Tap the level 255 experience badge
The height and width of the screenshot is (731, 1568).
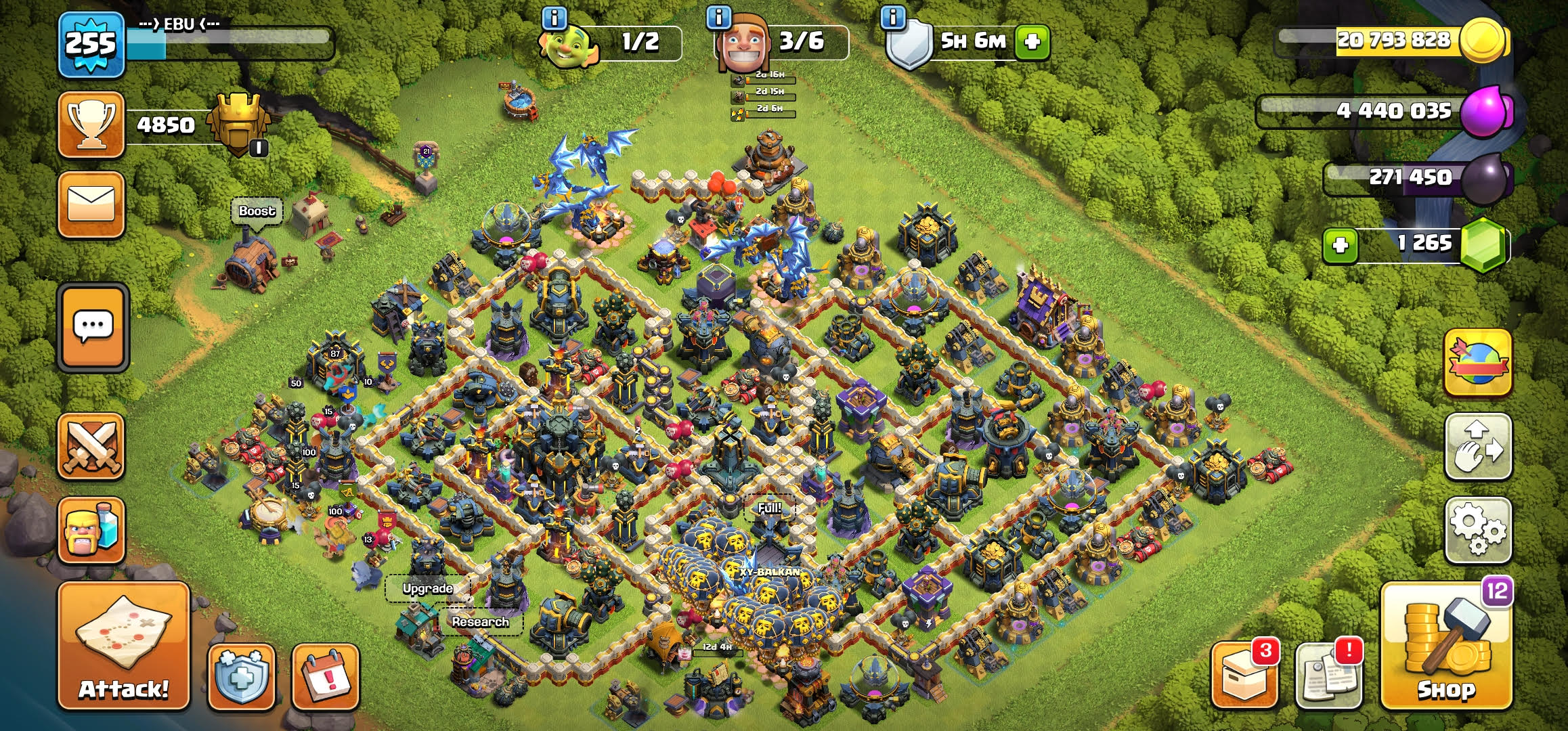click(x=91, y=45)
